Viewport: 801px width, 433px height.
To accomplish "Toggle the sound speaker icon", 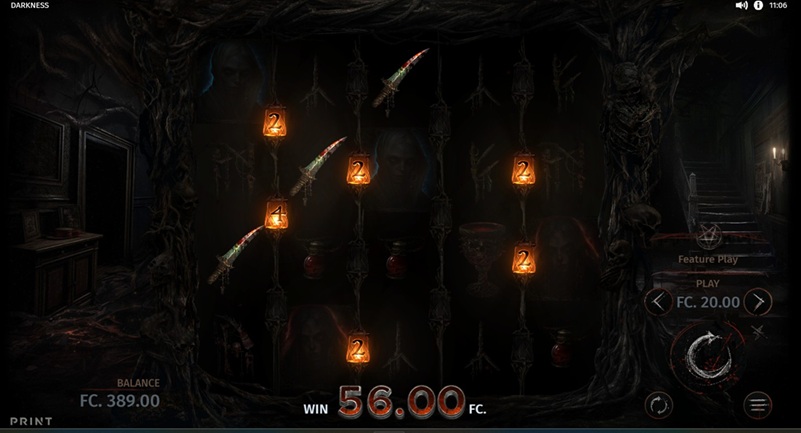I will [x=741, y=5].
